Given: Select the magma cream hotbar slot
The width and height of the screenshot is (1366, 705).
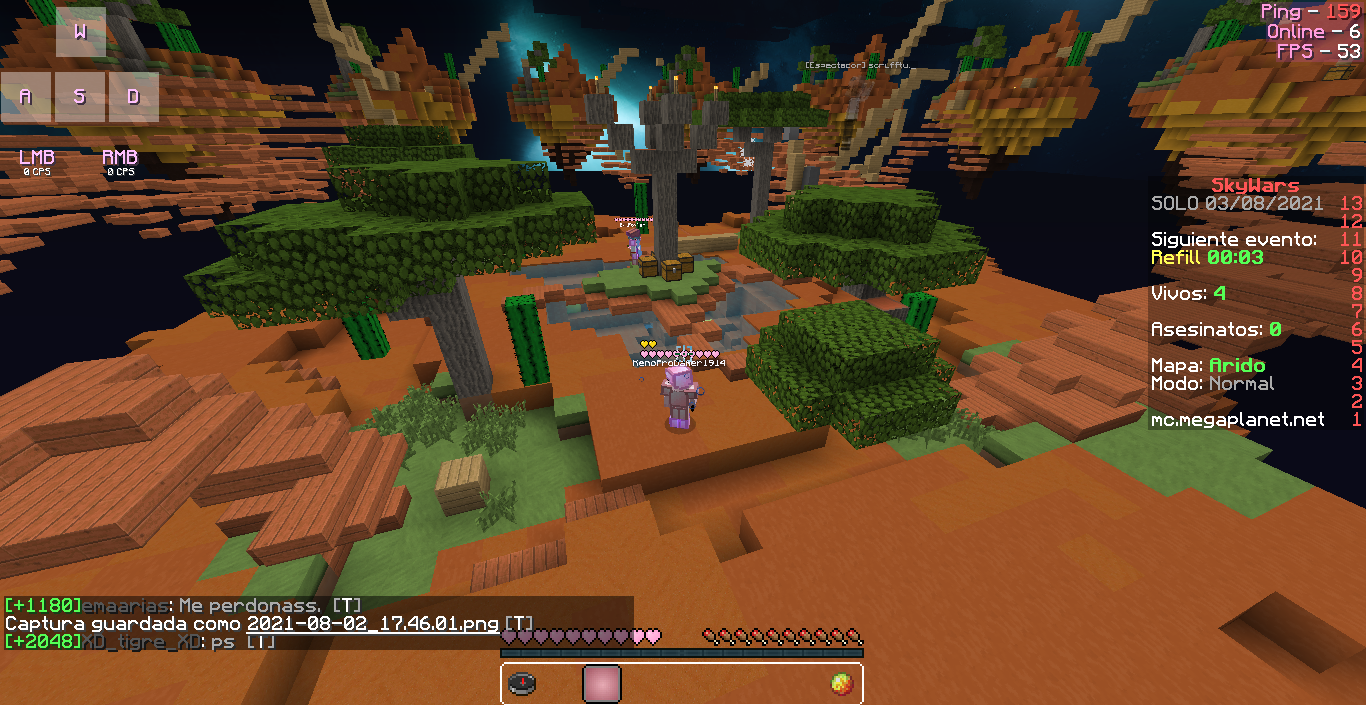Looking at the screenshot, I should point(841,684).
